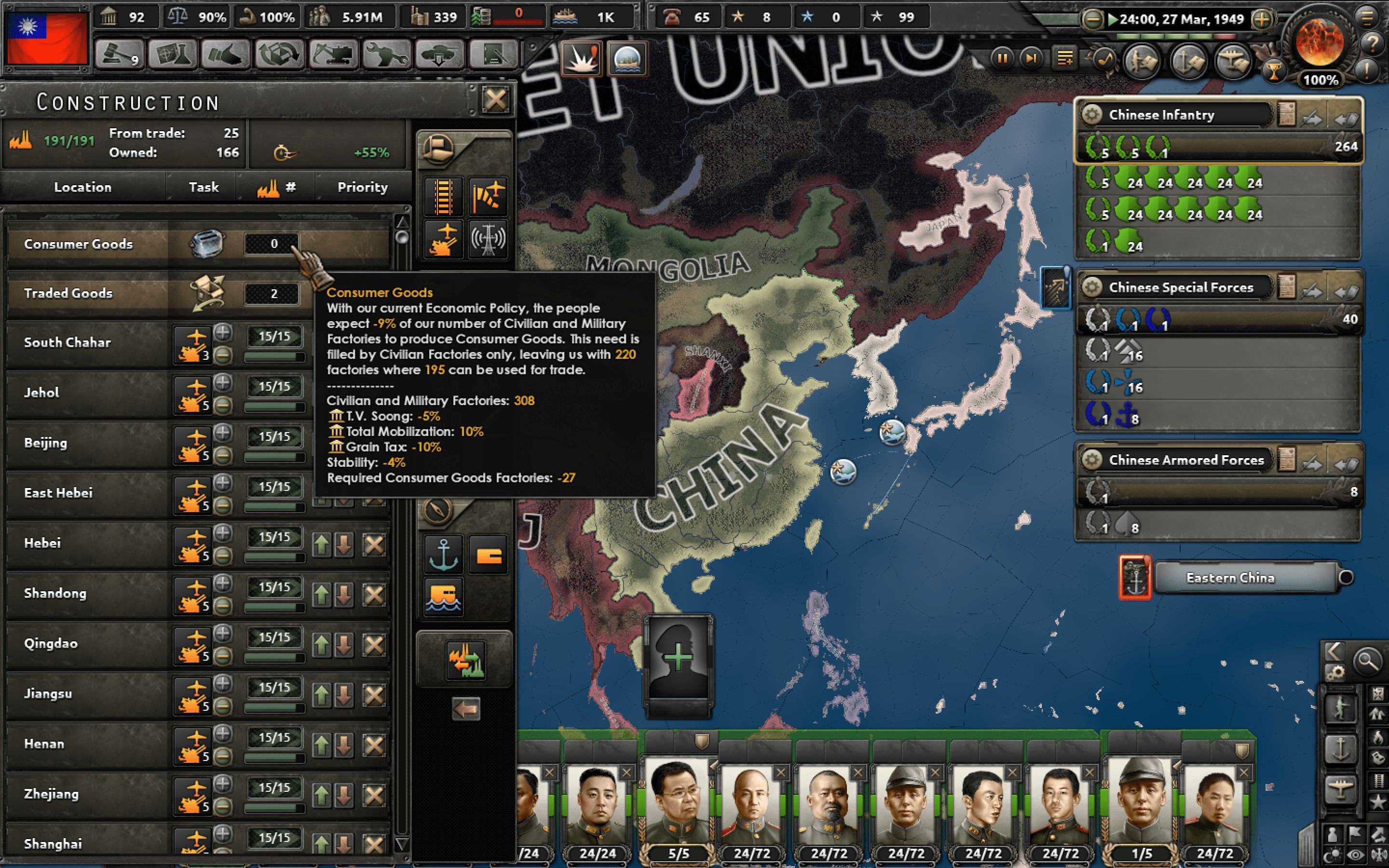This screenshot has width=1389, height=868.
Task: Pause the game with the pause button
Action: pos(1003,58)
